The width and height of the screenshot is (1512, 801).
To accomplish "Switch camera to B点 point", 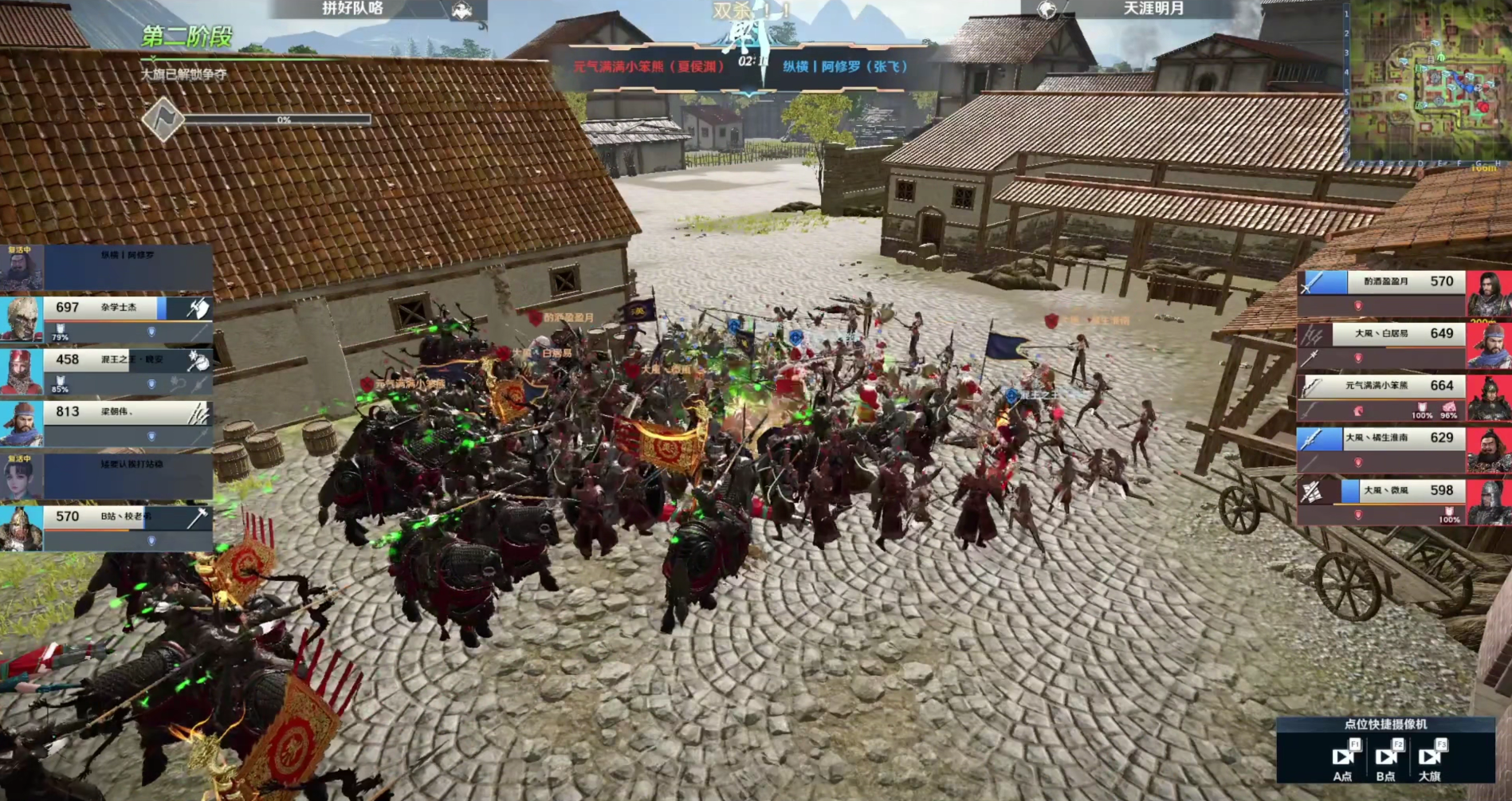I will click(x=1386, y=756).
